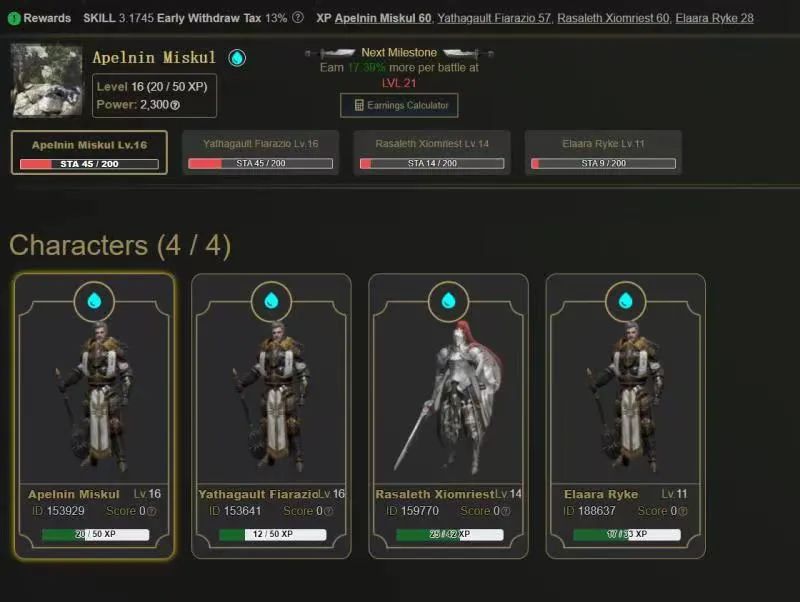Open the rock portrait thumbnail
The width and height of the screenshot is (800, 602).
coord(46,80)
